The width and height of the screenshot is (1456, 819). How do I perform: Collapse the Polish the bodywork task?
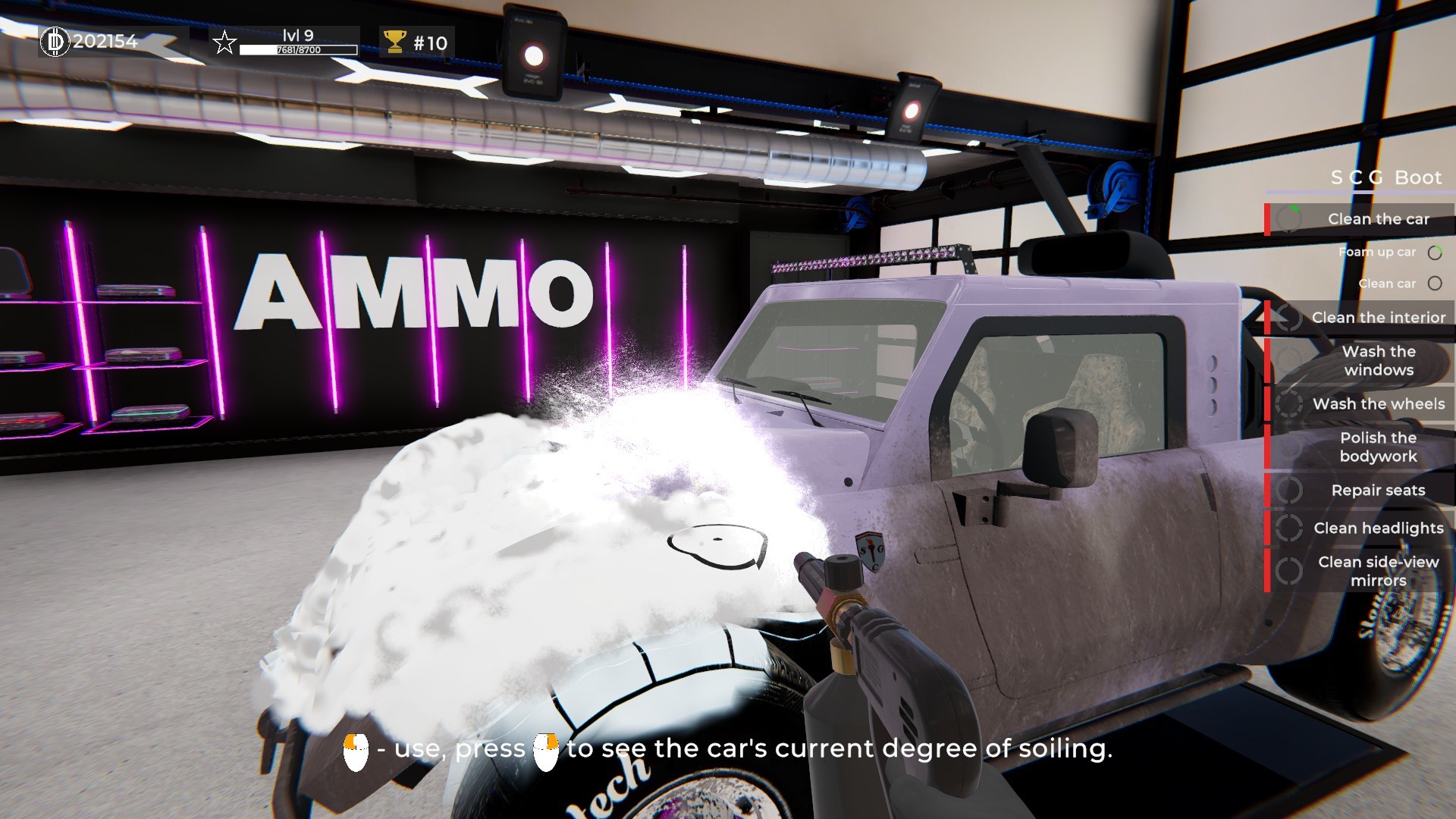tap(1378, 447)
